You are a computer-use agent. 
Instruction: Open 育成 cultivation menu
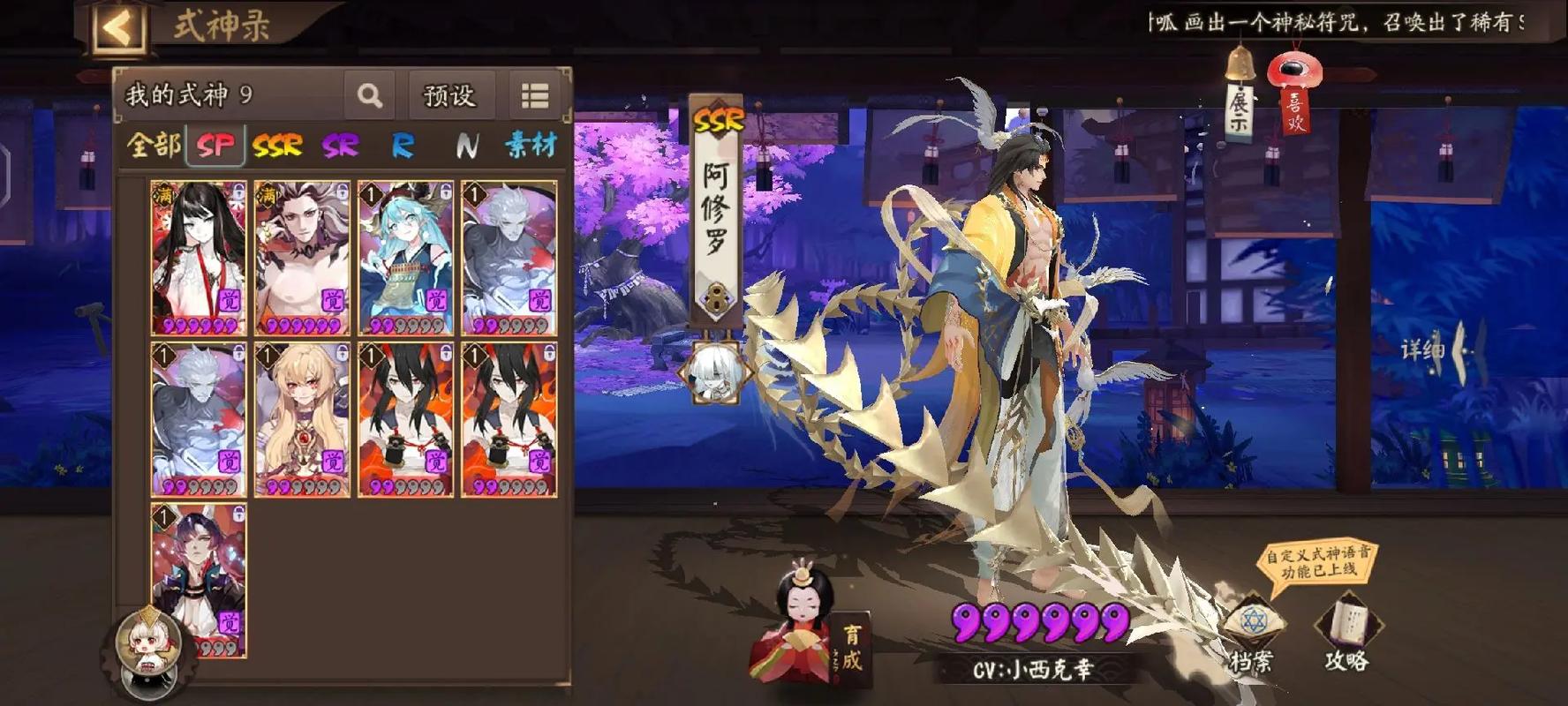[850, 648]
